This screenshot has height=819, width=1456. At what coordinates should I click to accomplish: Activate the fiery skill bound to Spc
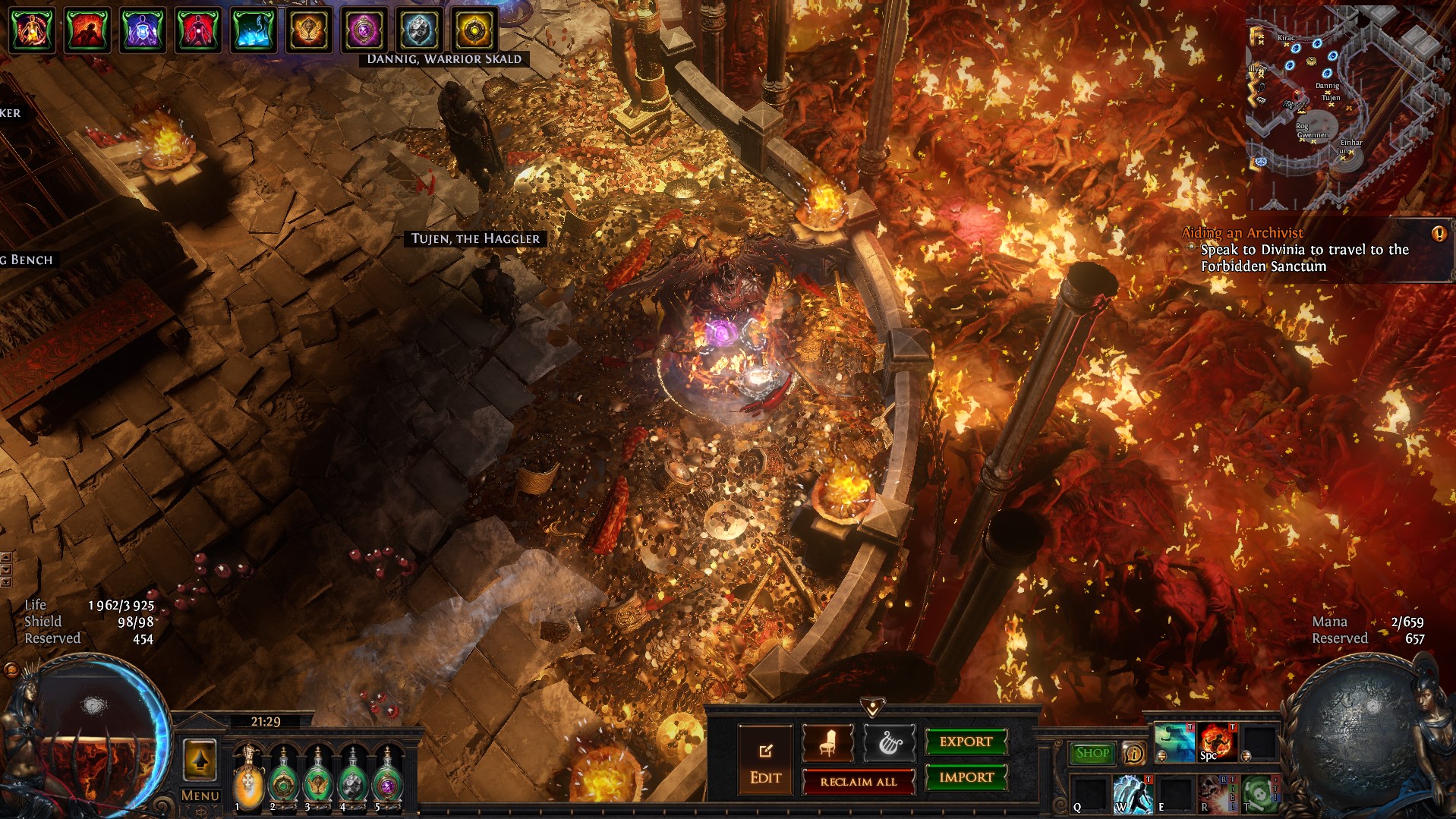pyautogui.click(x=1217, y=742)
